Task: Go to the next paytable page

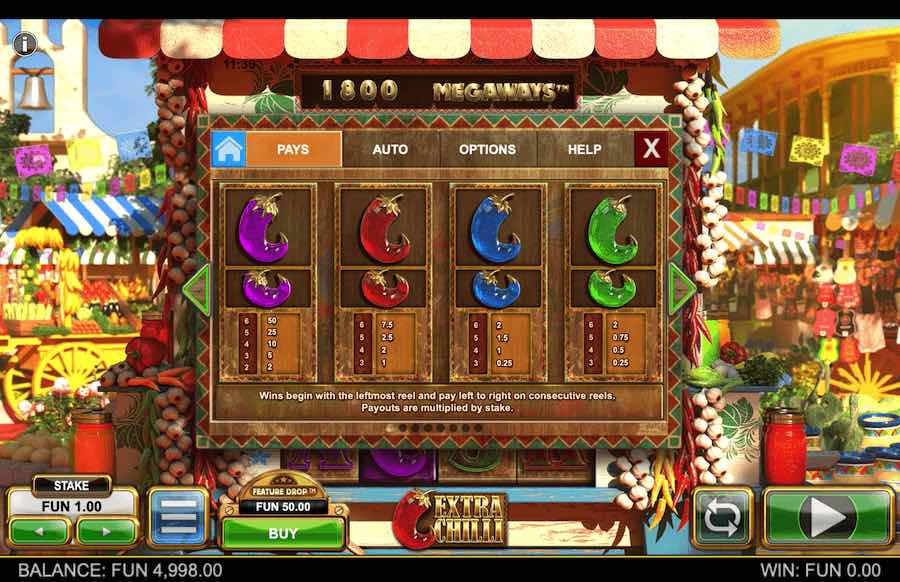Action: coord(681,289)
